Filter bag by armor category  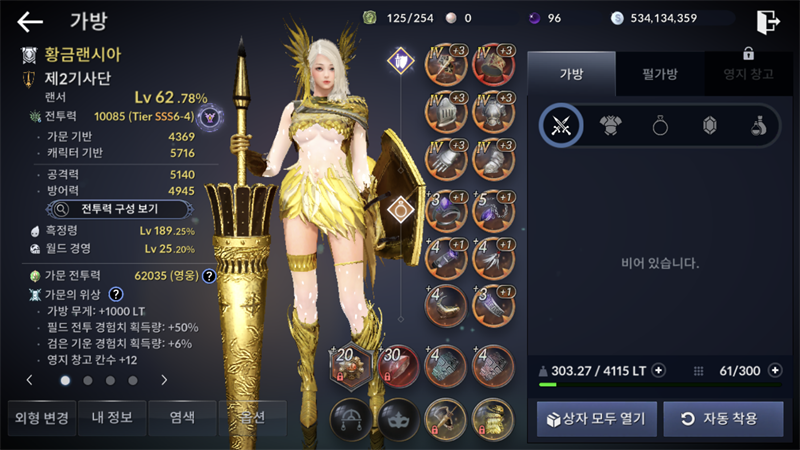click(x=610, y=125)
